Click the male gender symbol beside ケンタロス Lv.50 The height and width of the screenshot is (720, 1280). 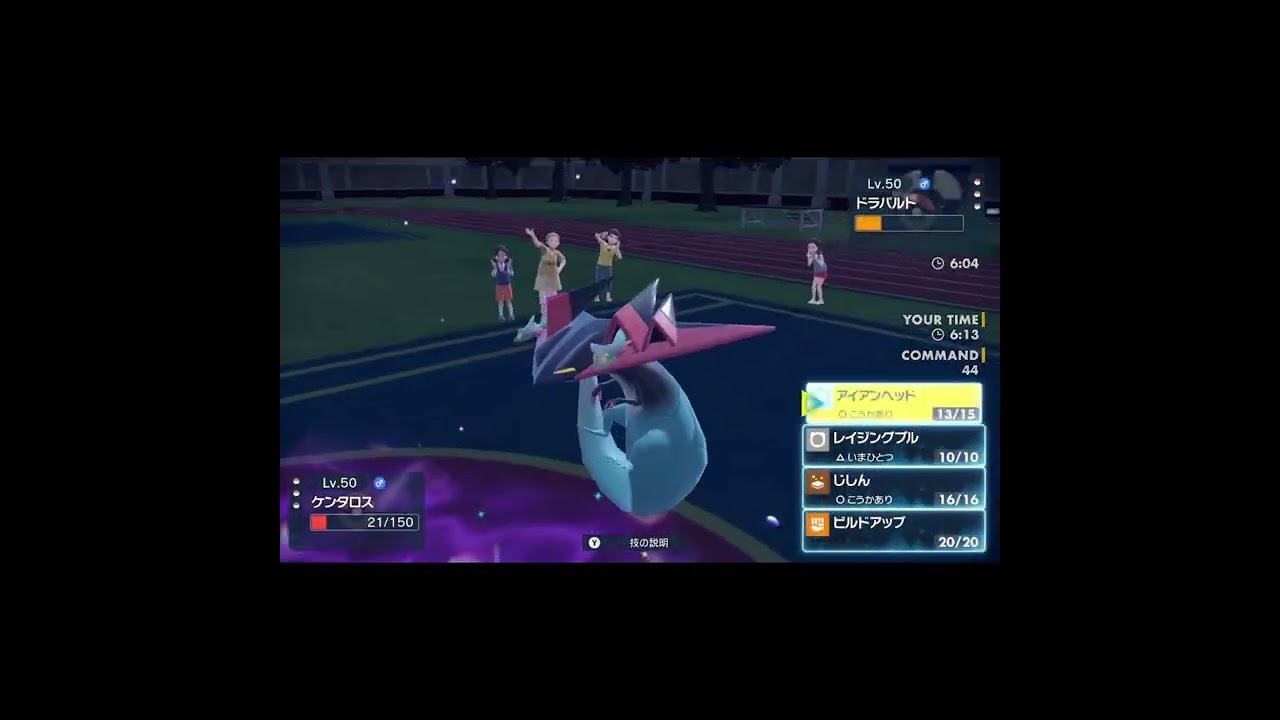point(380,483)
